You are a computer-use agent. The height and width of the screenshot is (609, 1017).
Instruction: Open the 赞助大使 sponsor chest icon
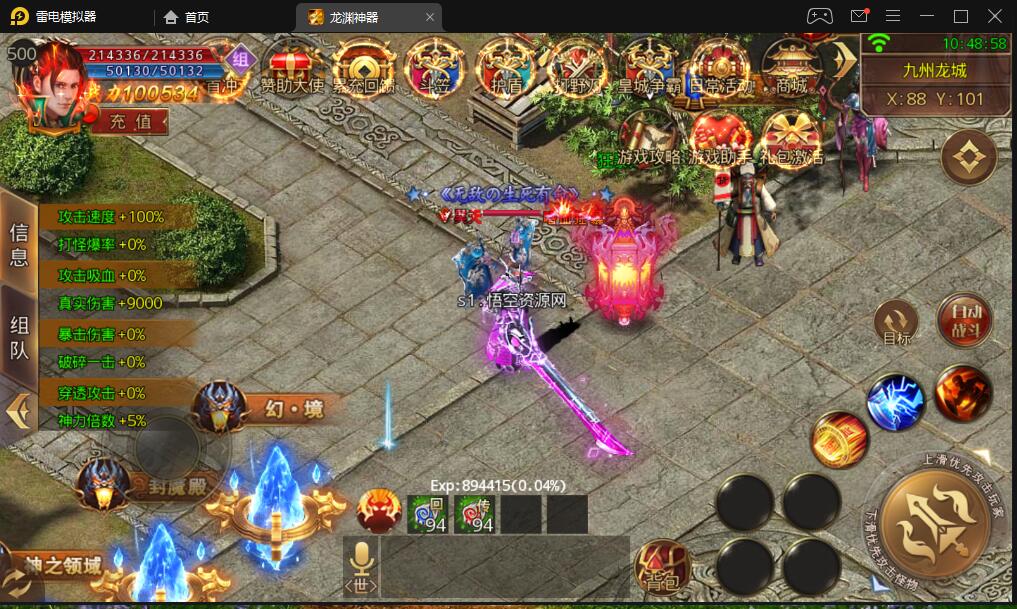292,66
